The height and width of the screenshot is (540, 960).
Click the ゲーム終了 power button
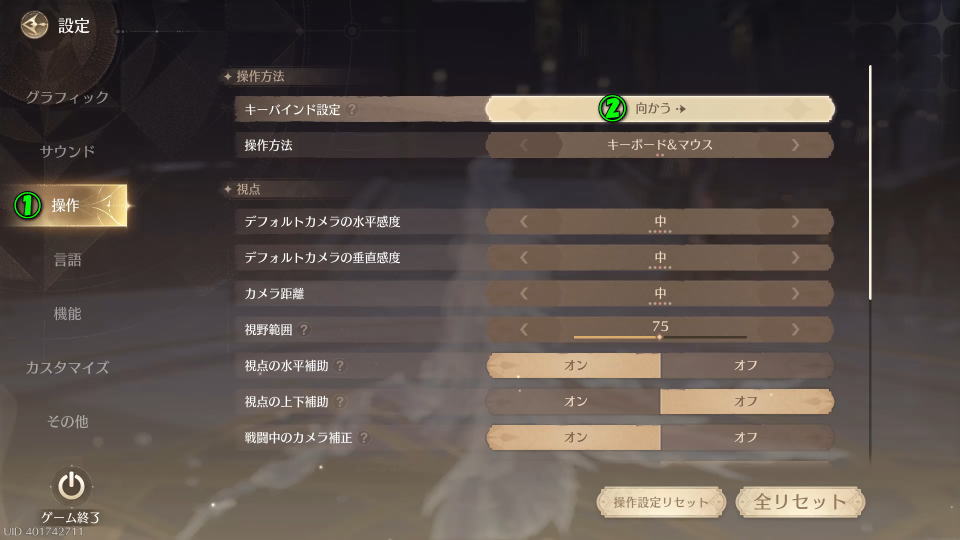pos(70,487)
